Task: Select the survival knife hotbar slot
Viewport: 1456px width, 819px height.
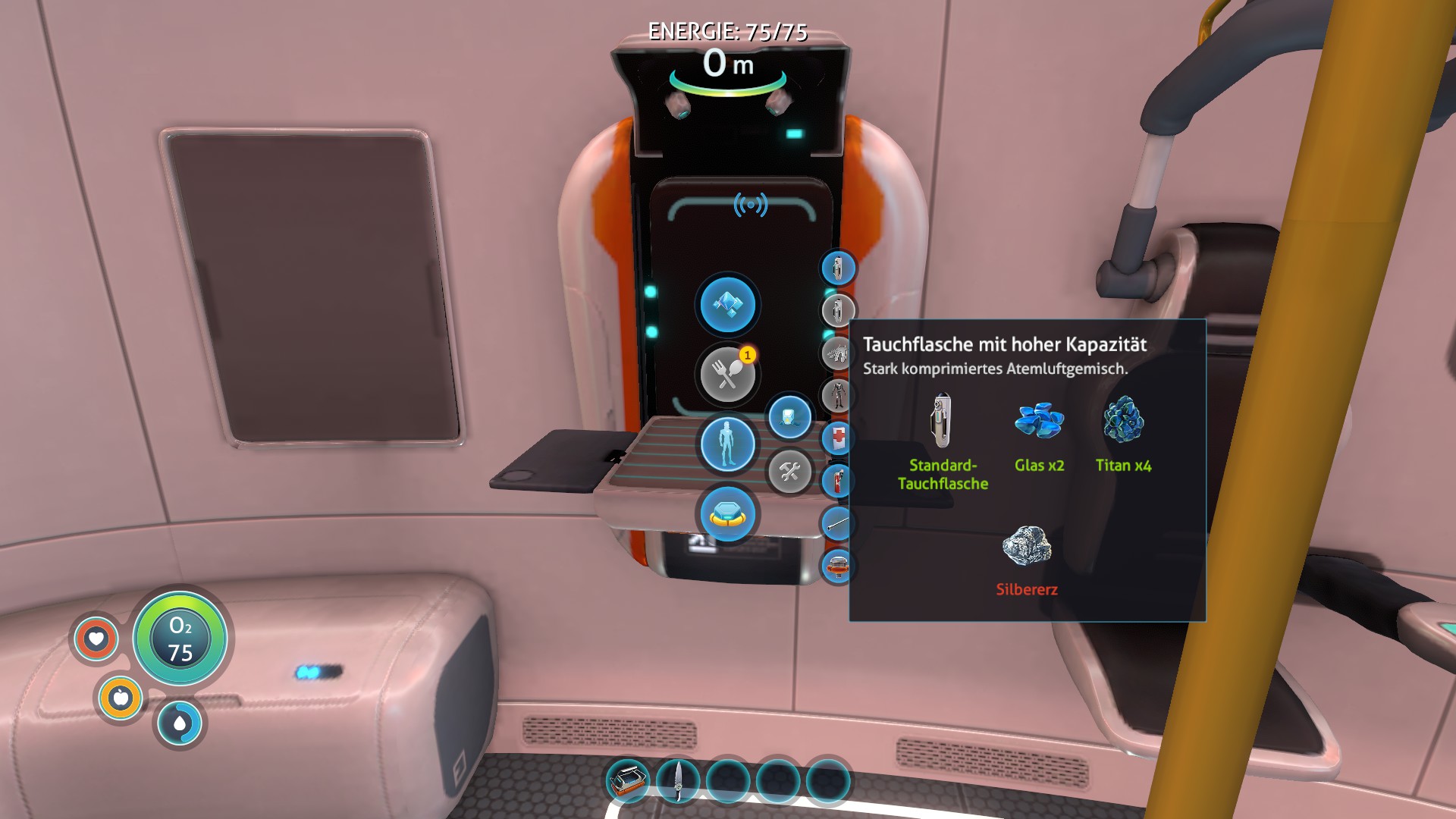Action: [678, 781]
